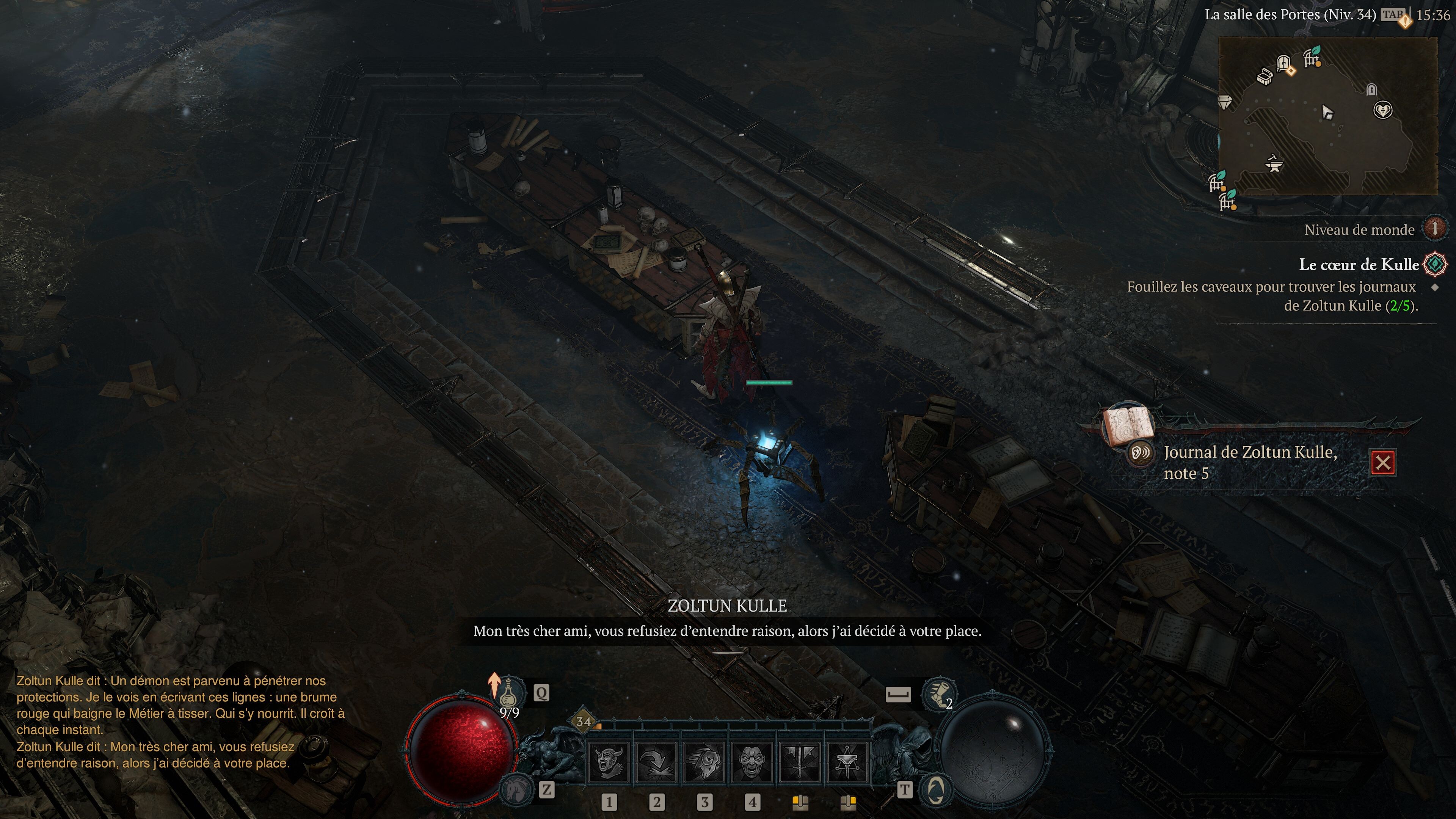Select the jeweler gem marker on minimap
This screenshot has width=1456, height=819.
tap(1225, 102)
